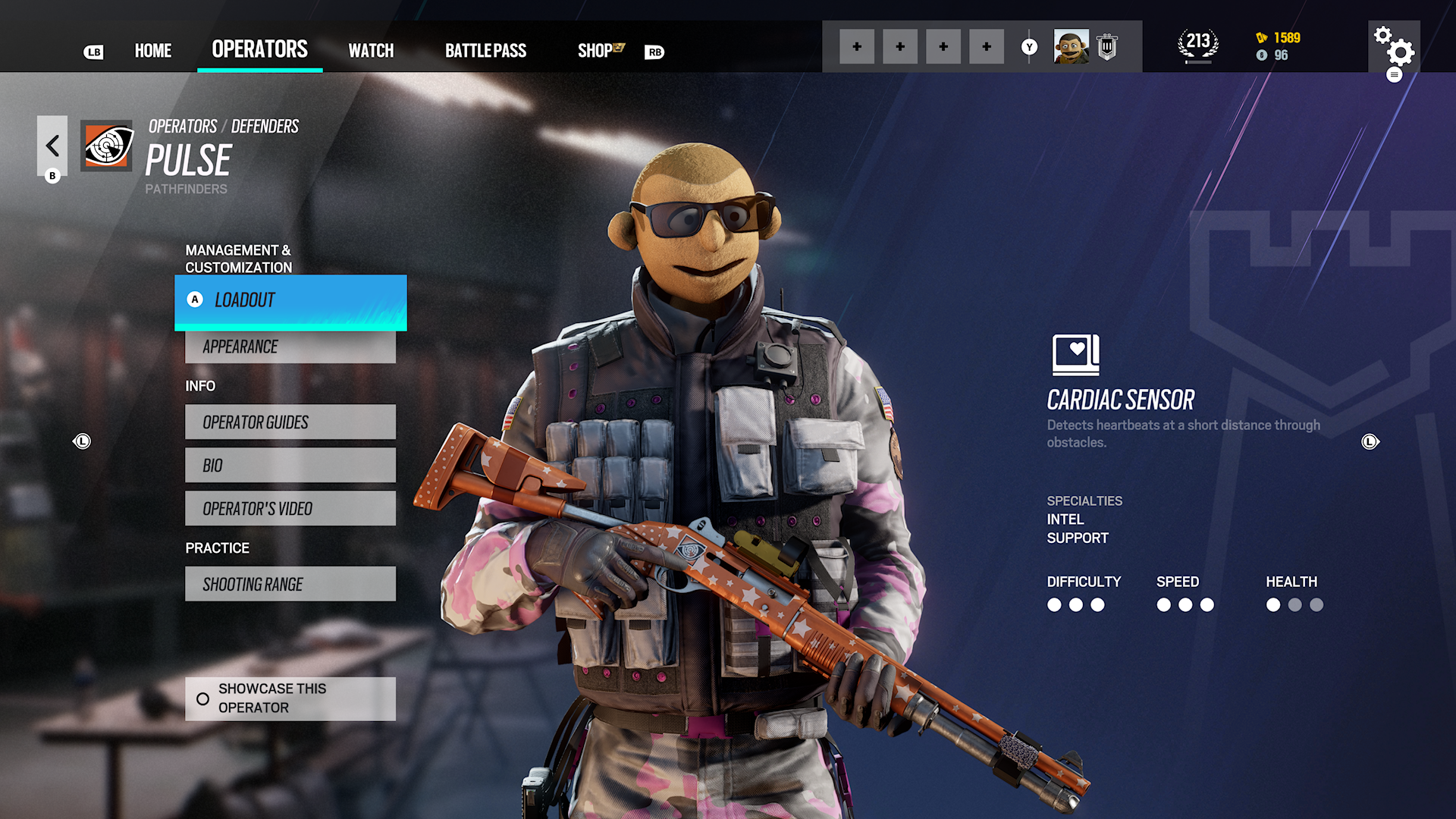Click the Speed rating indicator
Viewport: 1456px width, 819px height.
click(x=1185, y=605)
